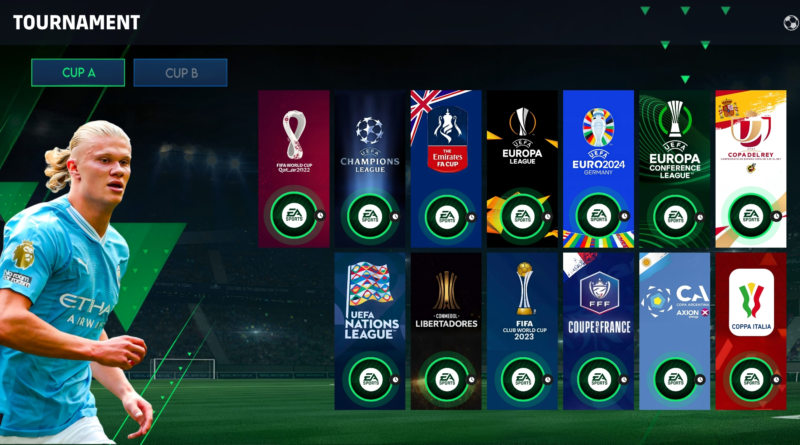Image resolution: width=800 pixels, height=445 pixels.
Task: Switch to the CUP A tab
Action: click(78, 73)
